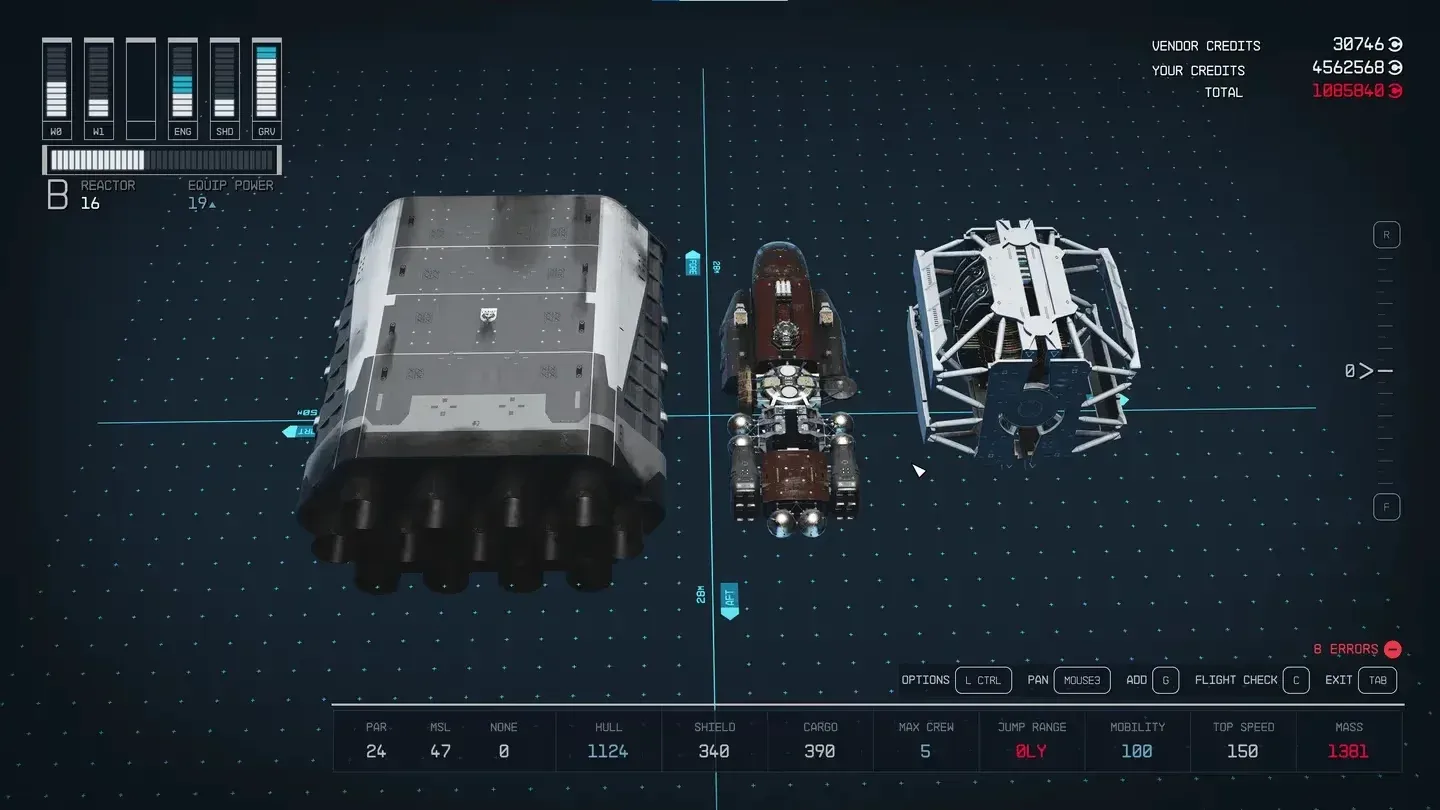The image size is (1440, 810).
Task: Click the coin icon beside Your Credits
Action: tap(1394, 68)
